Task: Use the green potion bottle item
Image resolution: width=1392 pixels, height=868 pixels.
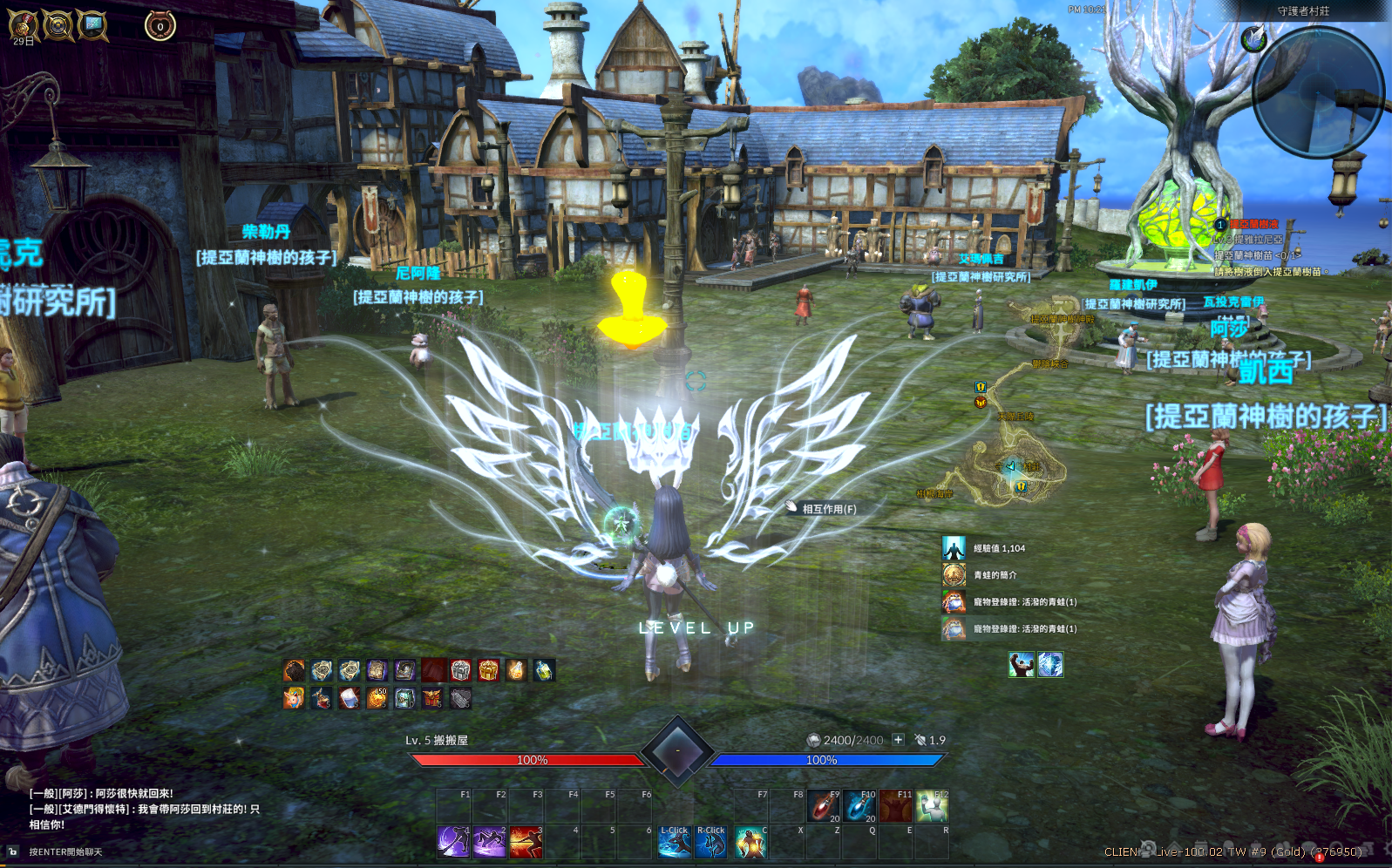Action: [544, 670]
